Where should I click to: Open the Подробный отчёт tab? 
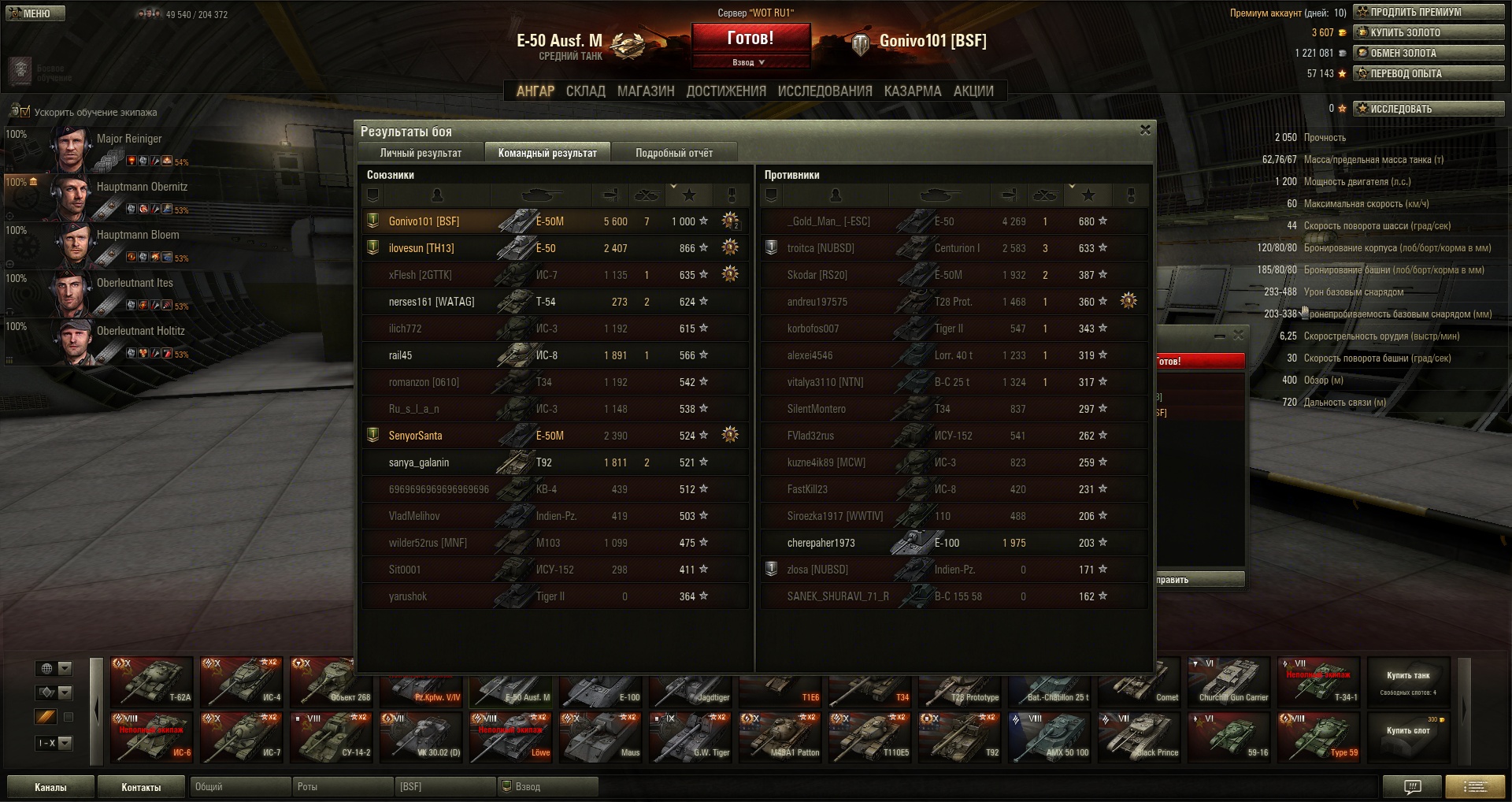(x=674, y=153)
